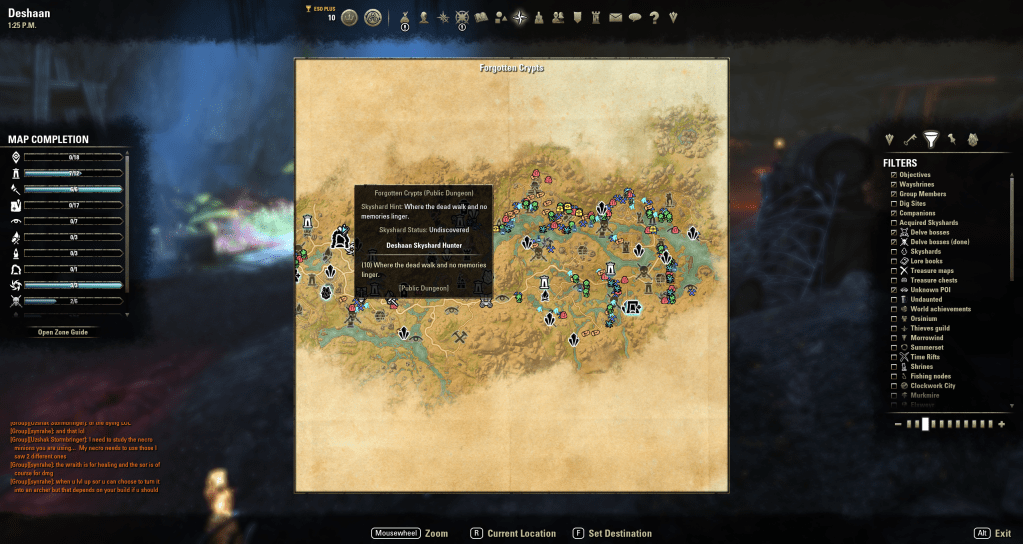Enable the Thieves guild filter

pyautogui.click(x=894, y=328)
